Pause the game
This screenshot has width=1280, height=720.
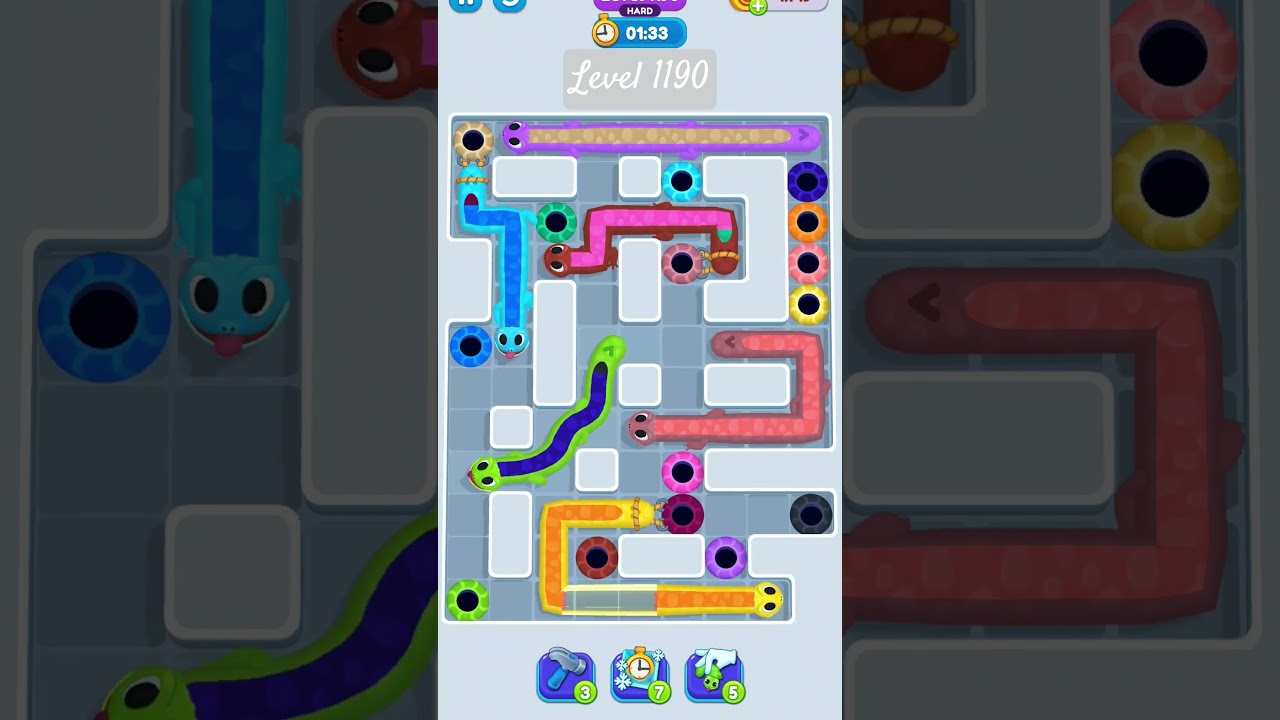point(467,4)
